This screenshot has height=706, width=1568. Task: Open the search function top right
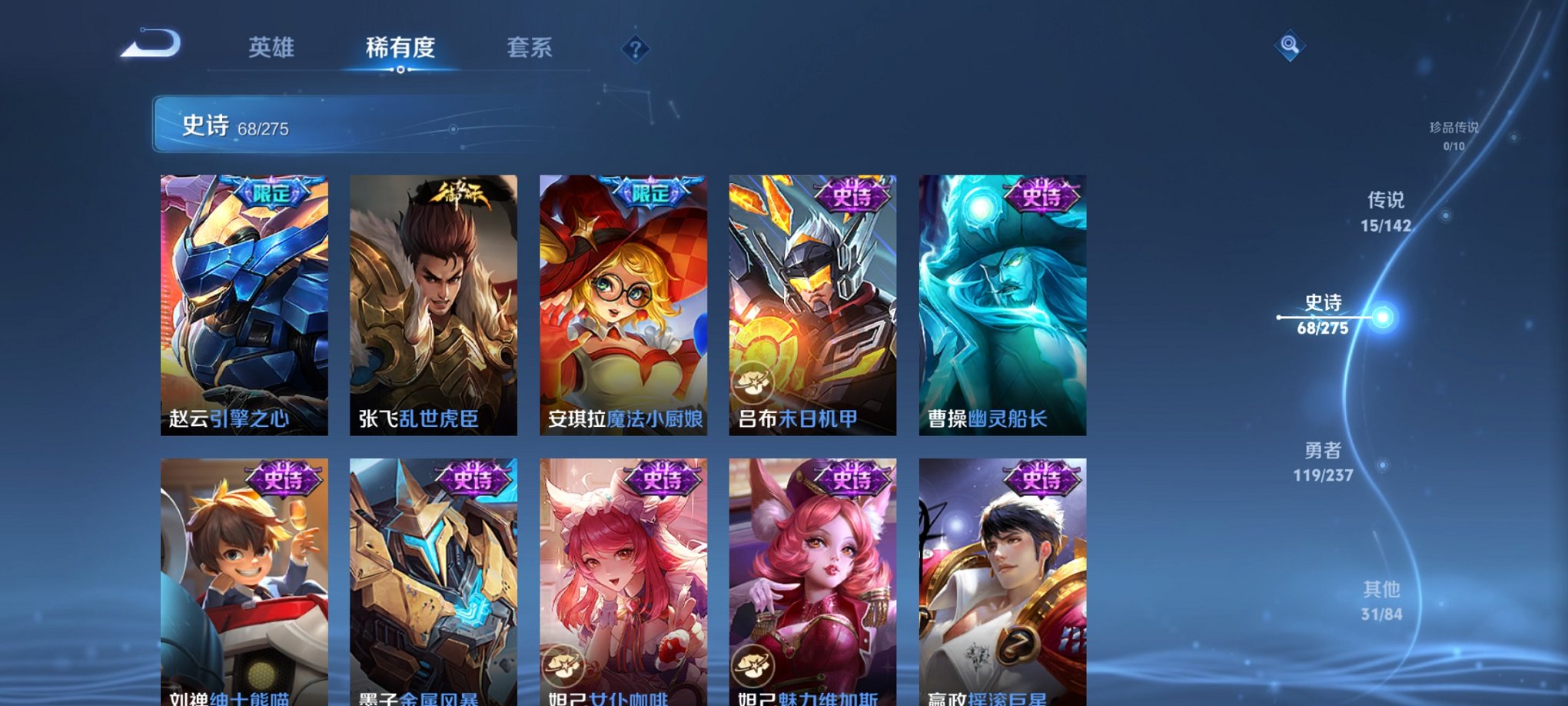[x=1292, y=45]
